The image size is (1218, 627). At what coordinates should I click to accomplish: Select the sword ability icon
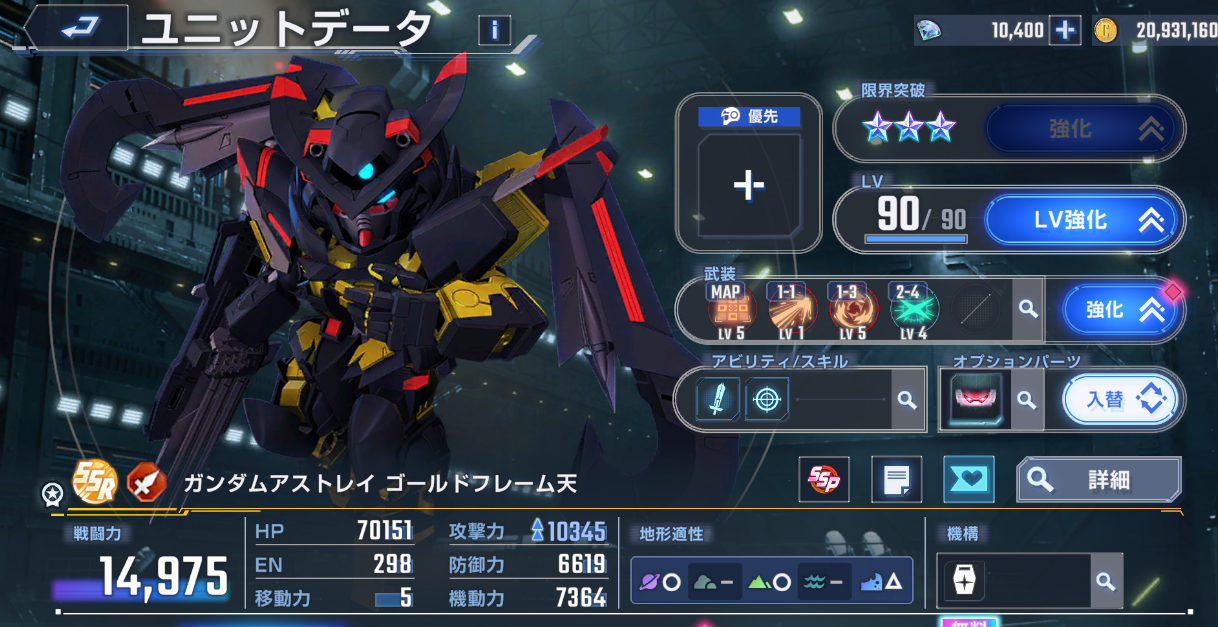point(718,400)
